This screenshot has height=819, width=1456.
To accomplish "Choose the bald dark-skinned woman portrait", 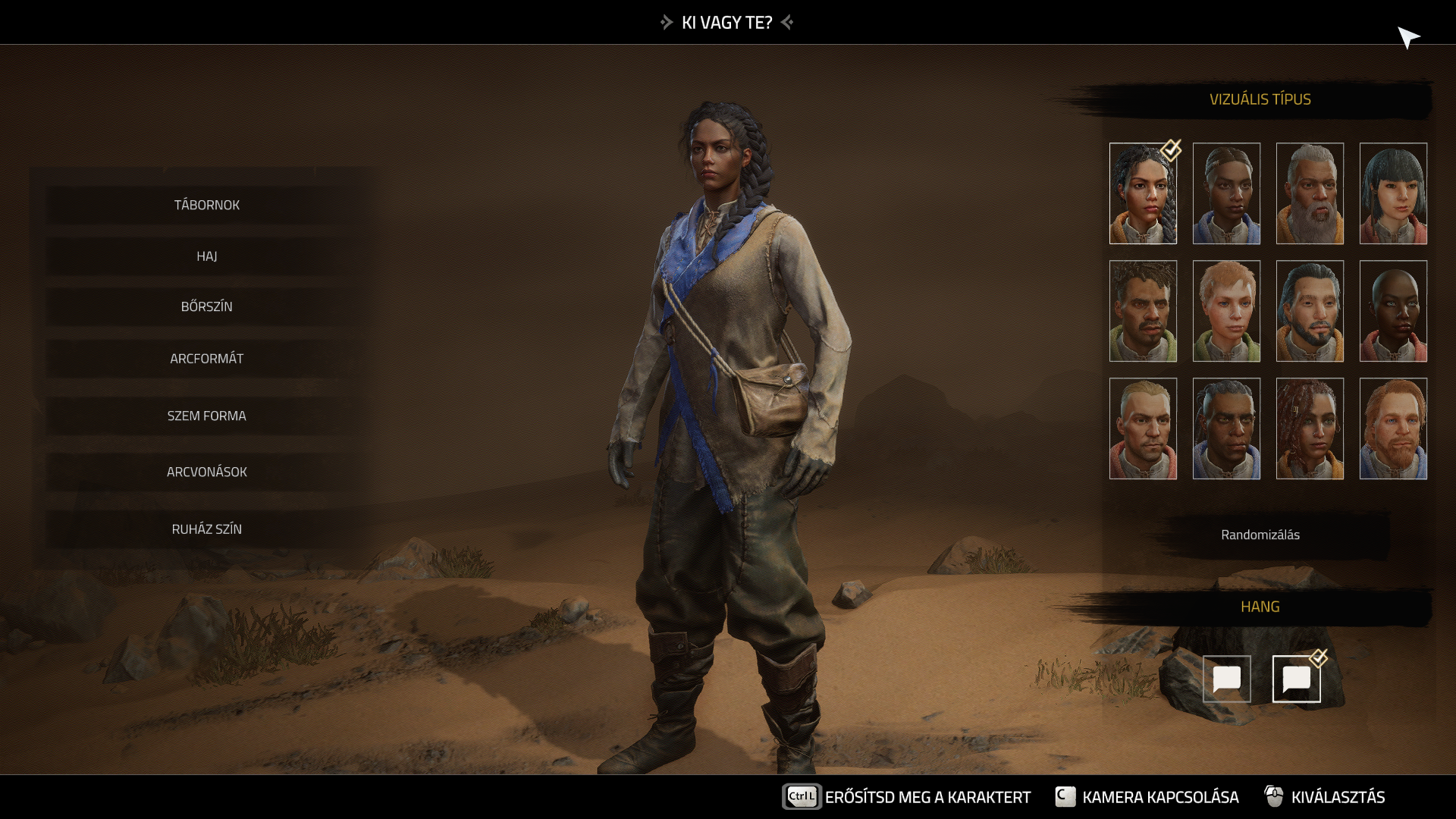I will (x=1393, y=311).
